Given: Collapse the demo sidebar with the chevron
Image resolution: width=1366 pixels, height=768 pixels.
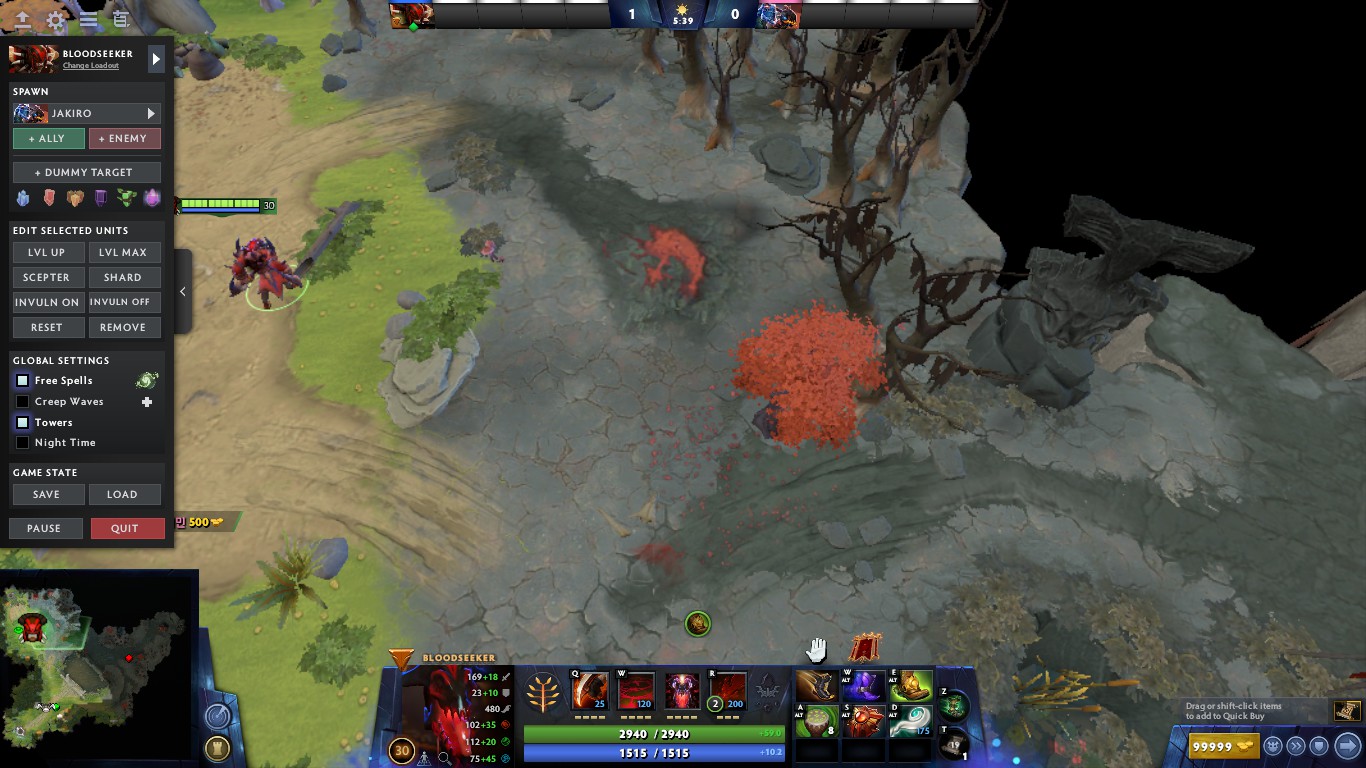Looking at the screenshot, I should pyautogui.click(x=182, y=292).
